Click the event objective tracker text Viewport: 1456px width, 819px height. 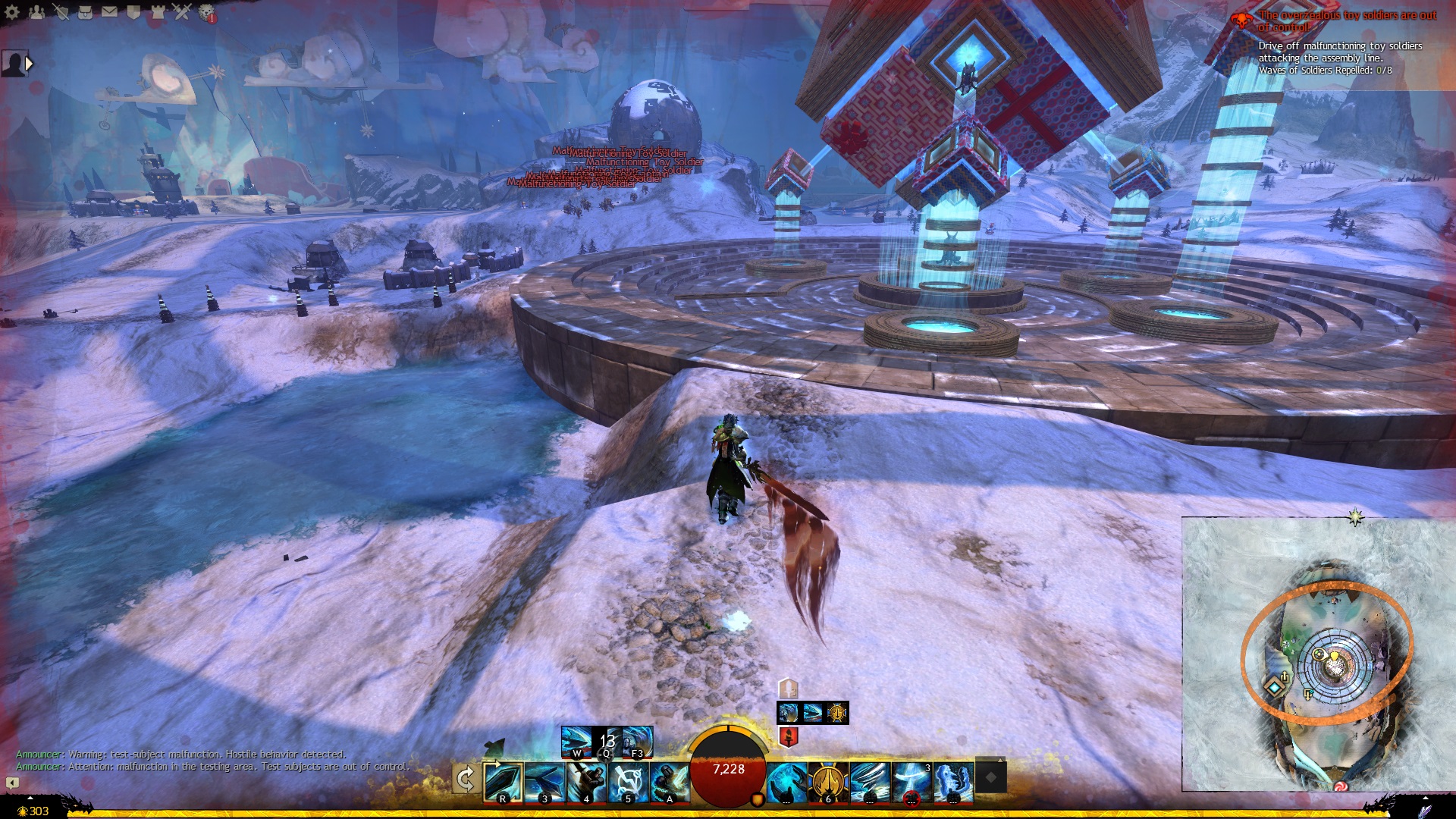(1340, 58)
